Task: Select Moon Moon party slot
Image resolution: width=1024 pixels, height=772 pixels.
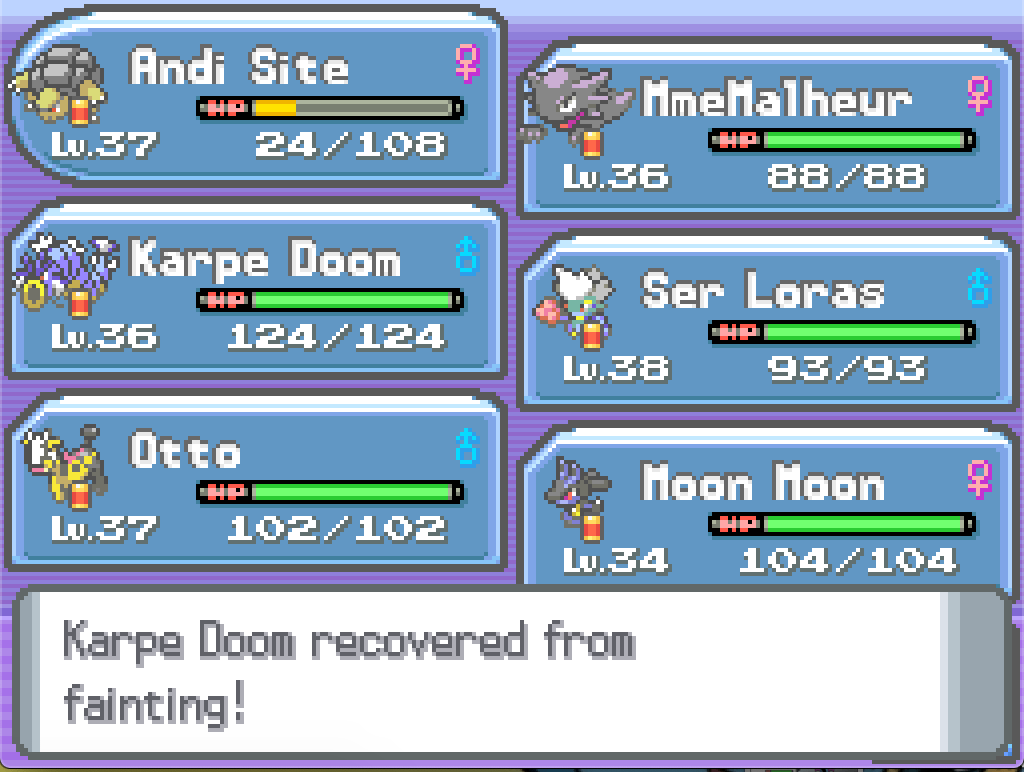Action: click(765, 510)
